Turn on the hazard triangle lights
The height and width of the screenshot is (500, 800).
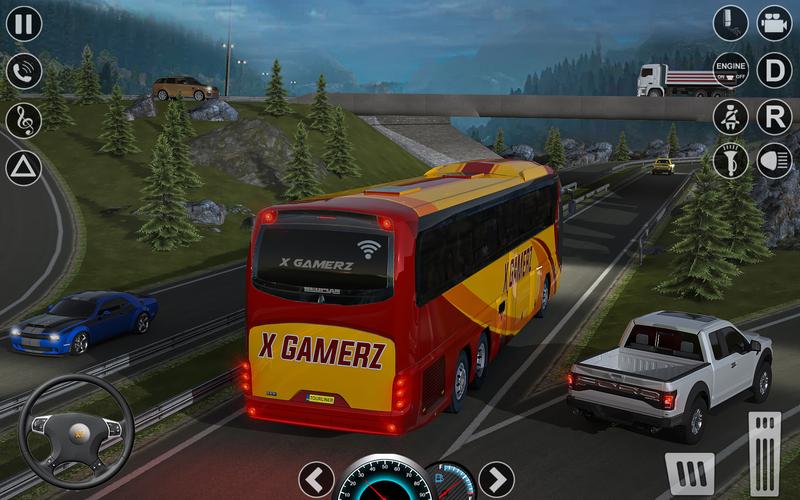(24, 168)
